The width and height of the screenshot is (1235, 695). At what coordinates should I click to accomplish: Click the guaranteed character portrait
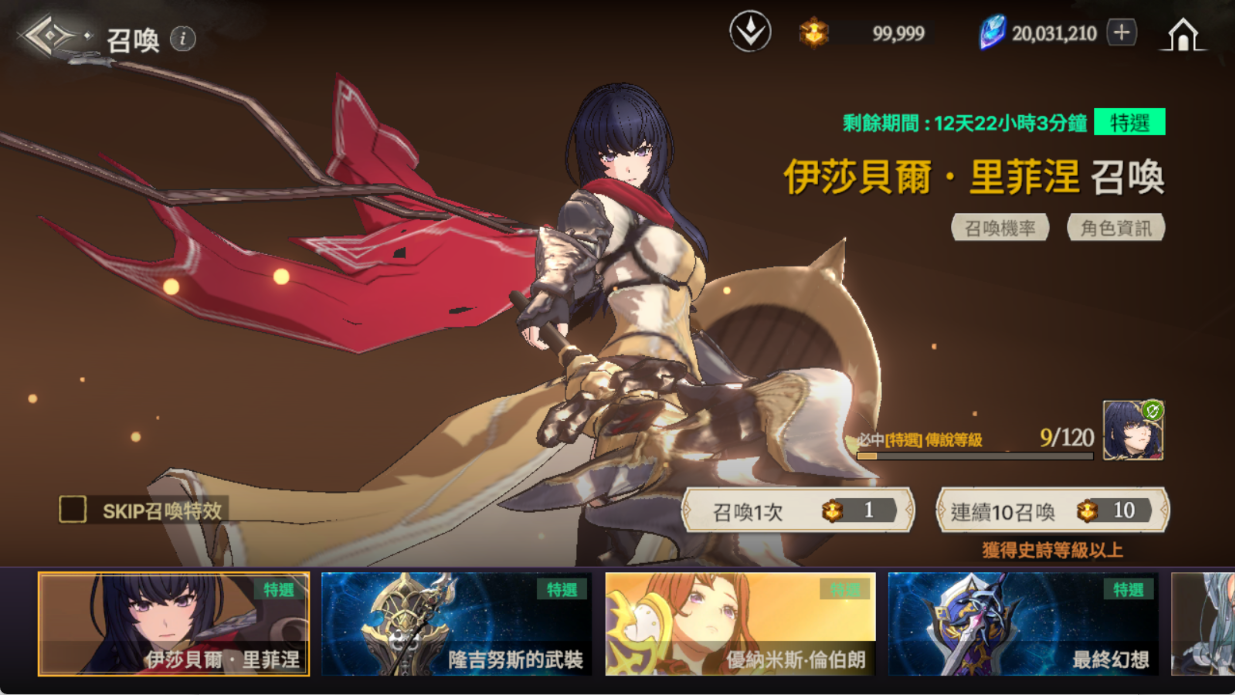[1132, 431]
